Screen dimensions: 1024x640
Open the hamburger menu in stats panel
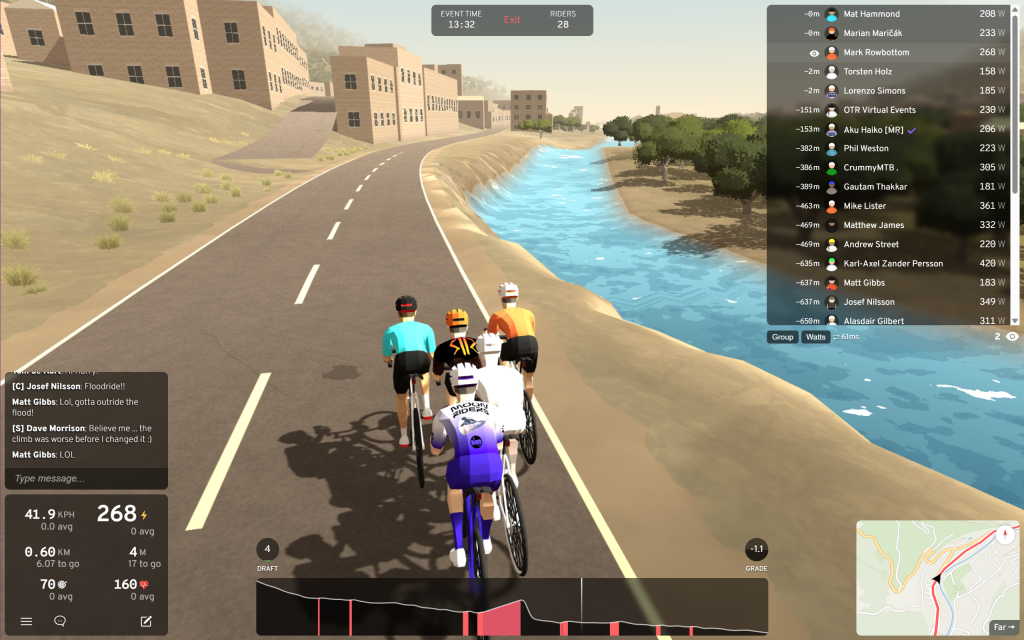click(x=26, y=621)
